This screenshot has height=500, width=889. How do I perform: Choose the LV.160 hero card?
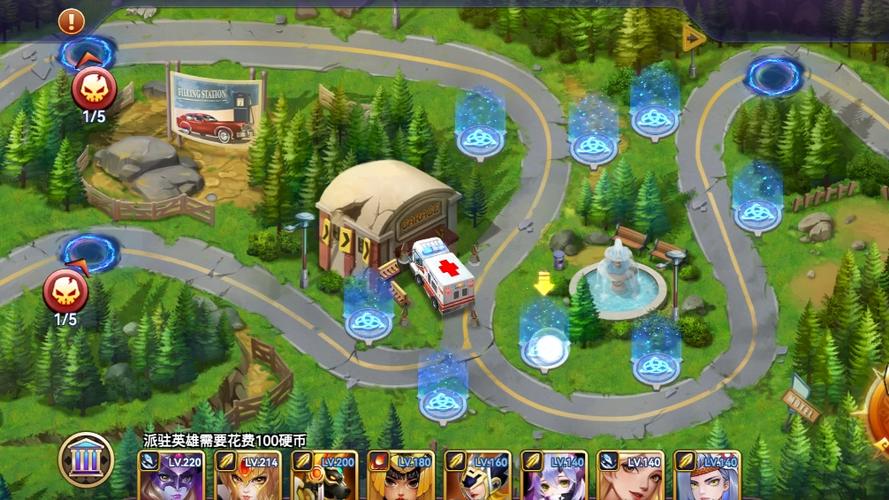tap(474, 476)
